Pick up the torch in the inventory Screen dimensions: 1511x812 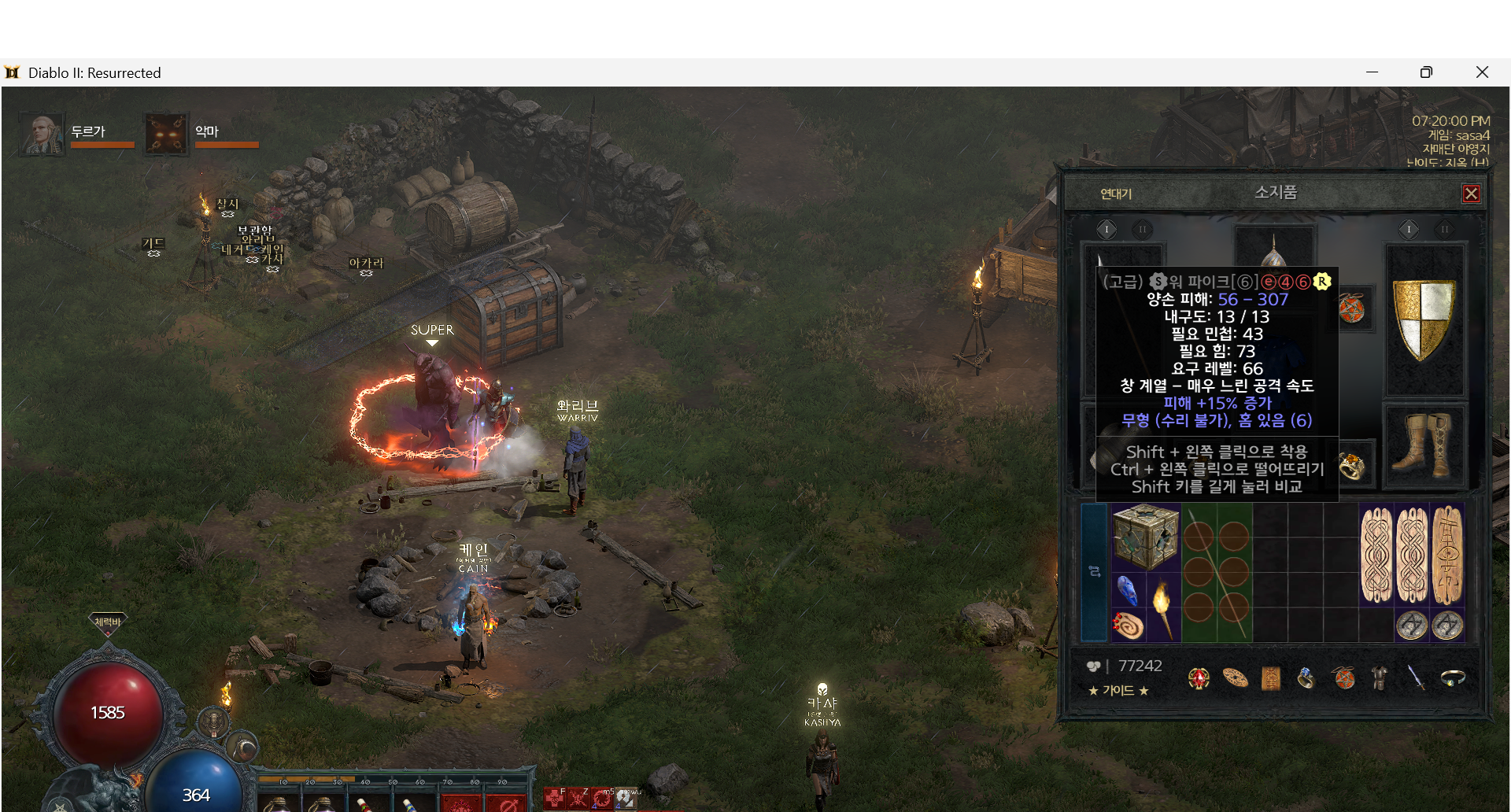click(1162, 607)
